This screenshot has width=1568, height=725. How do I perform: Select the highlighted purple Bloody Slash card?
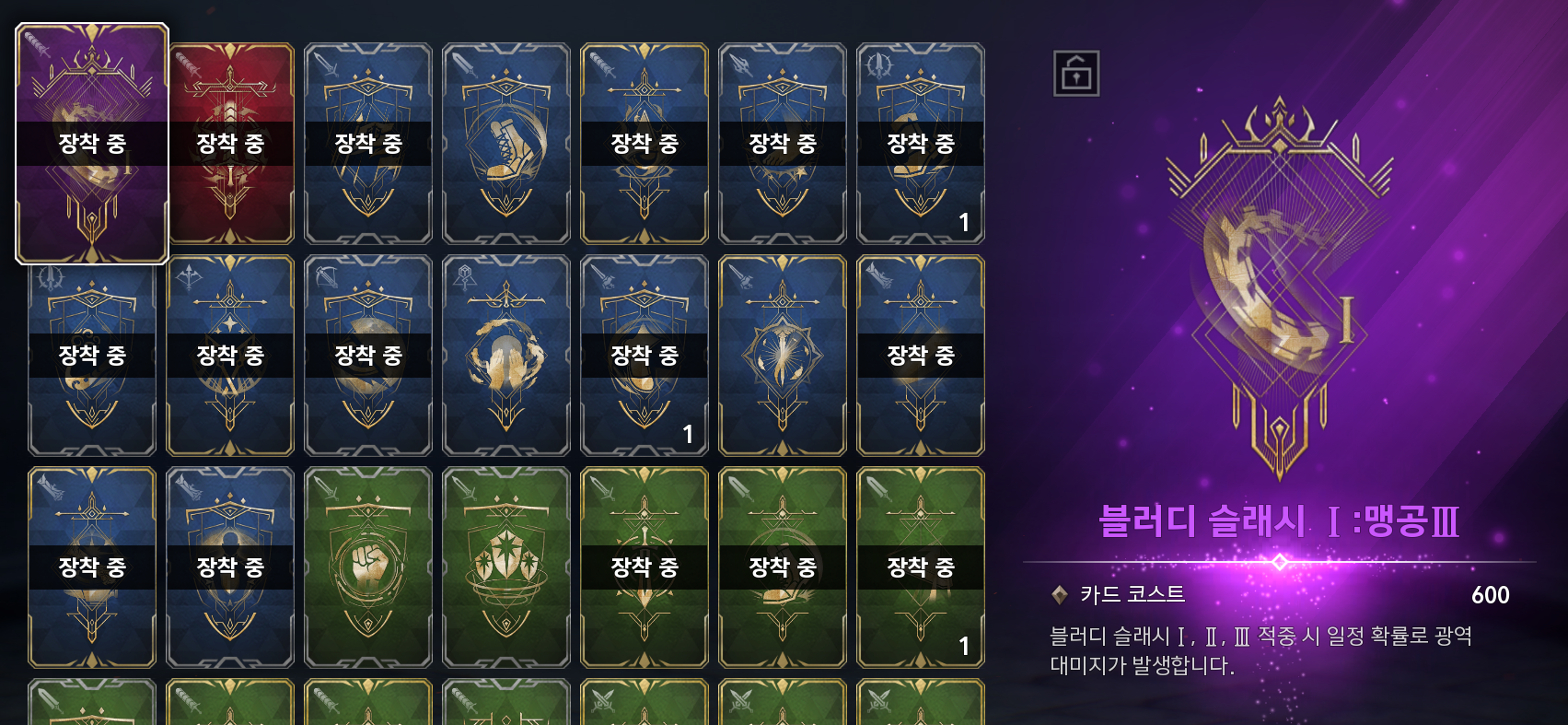[92, 144]
